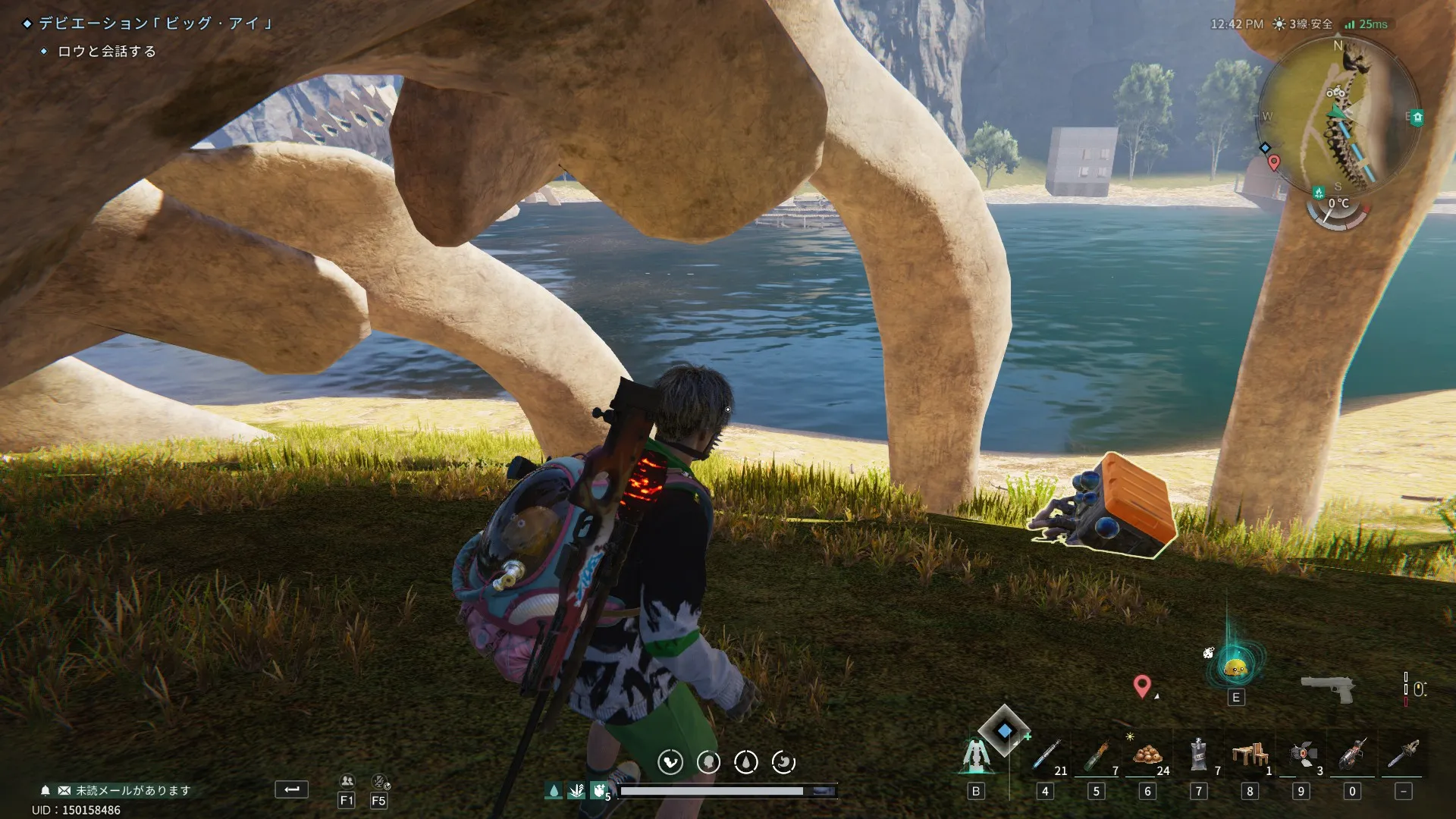Open the unread mail notification
The width and height of the screenshot is (1456, 819).
coord(125,790)
